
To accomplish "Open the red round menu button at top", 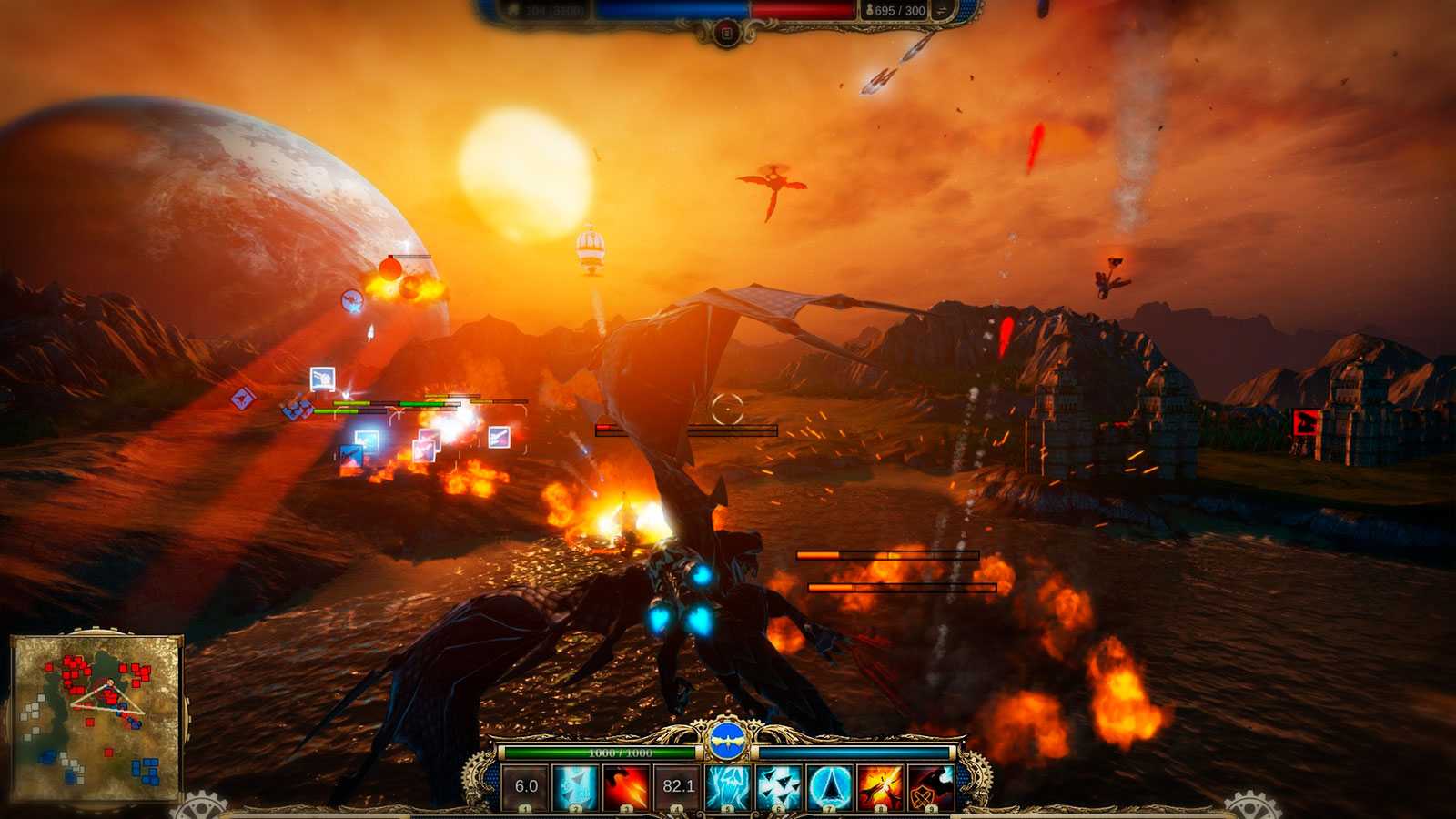I will [x=726, y=34].
